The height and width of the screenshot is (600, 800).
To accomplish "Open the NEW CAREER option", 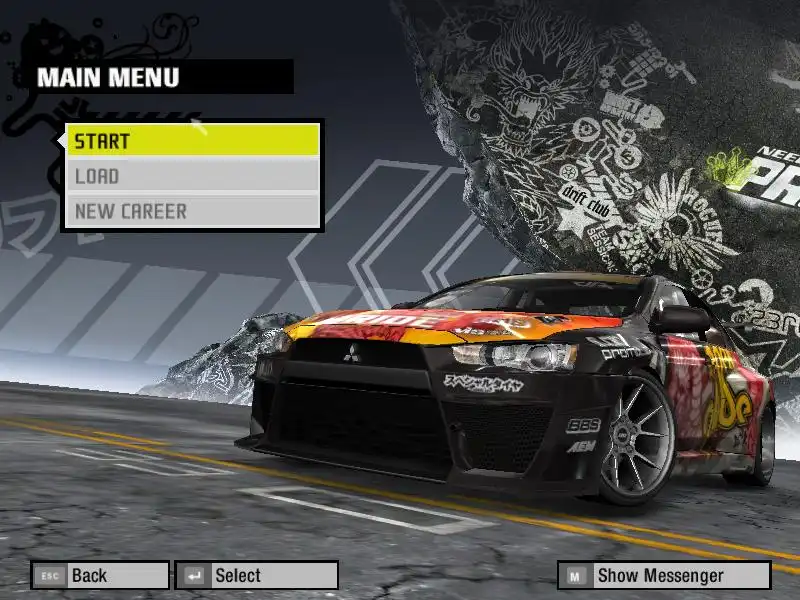I will point(192,212).
